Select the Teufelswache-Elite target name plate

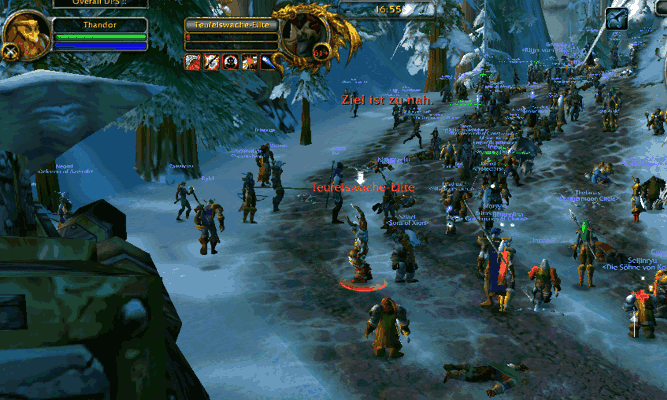pyautogui.click(x=230, y=24)
